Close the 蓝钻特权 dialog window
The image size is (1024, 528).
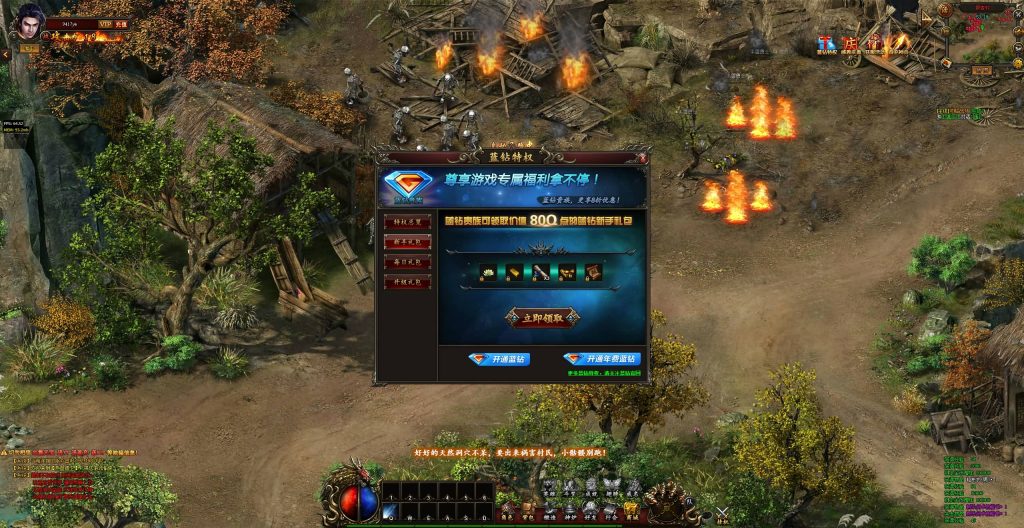(x=644, y=157)
